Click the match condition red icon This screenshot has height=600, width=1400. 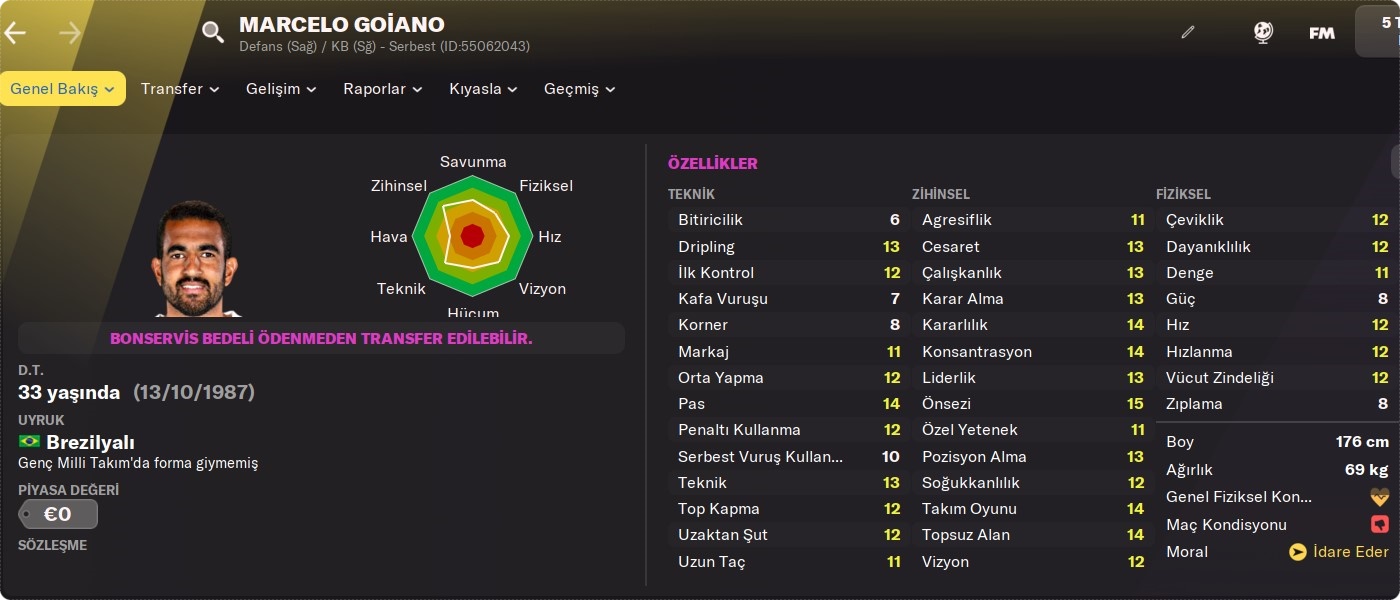click(x=1380, y=525)
